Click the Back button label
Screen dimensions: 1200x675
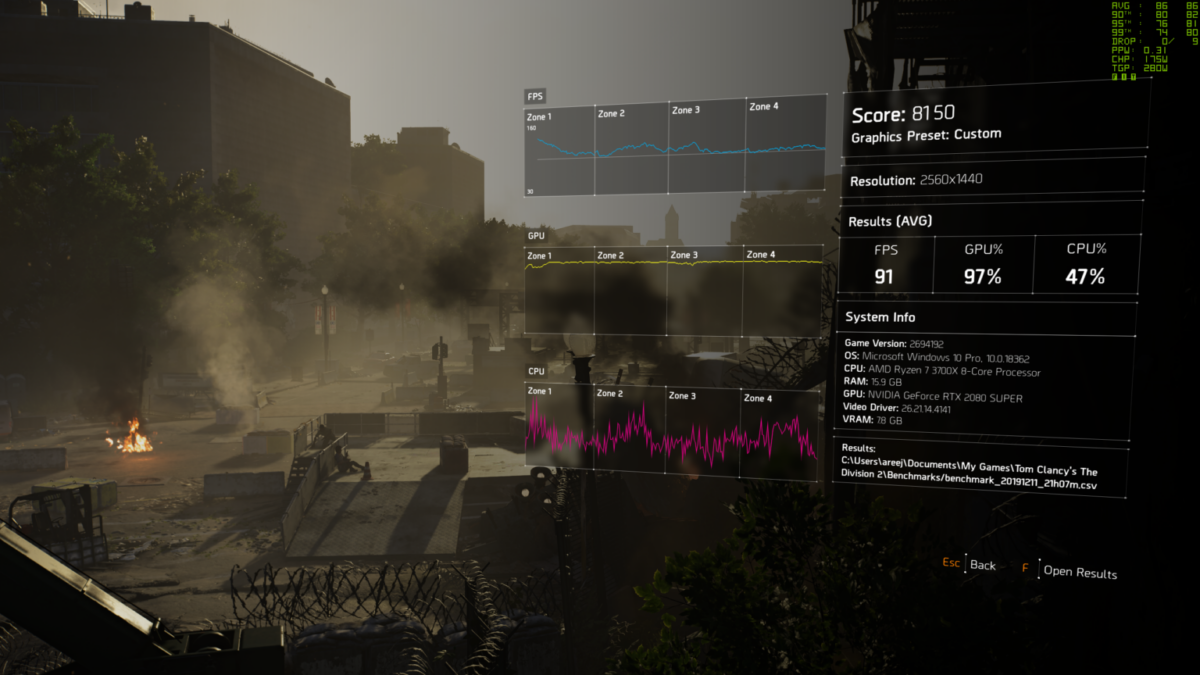tap(982, 565)
